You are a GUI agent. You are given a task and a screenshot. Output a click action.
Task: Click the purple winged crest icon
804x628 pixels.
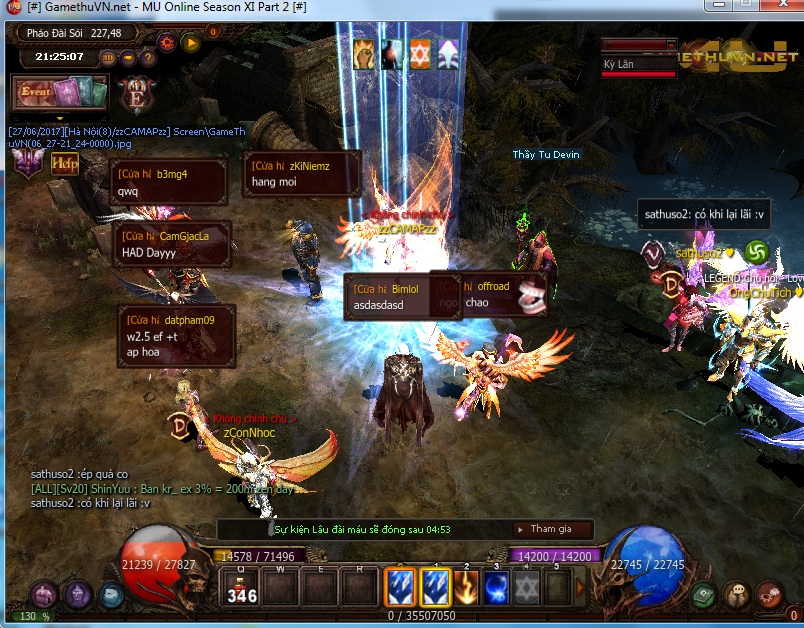pyautogui.click(x=26, y=163)
